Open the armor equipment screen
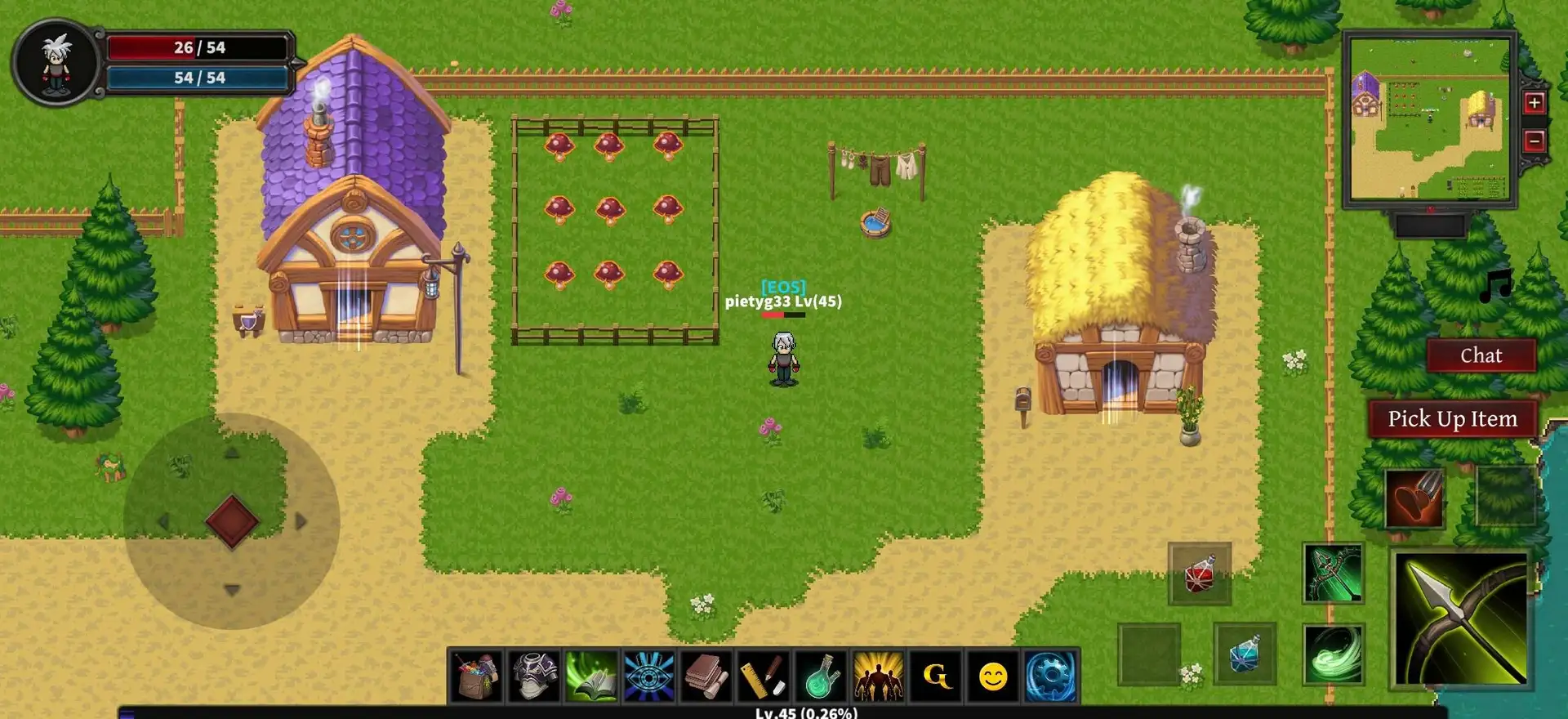Screen dimensions: 1568x719 (534, 677)
